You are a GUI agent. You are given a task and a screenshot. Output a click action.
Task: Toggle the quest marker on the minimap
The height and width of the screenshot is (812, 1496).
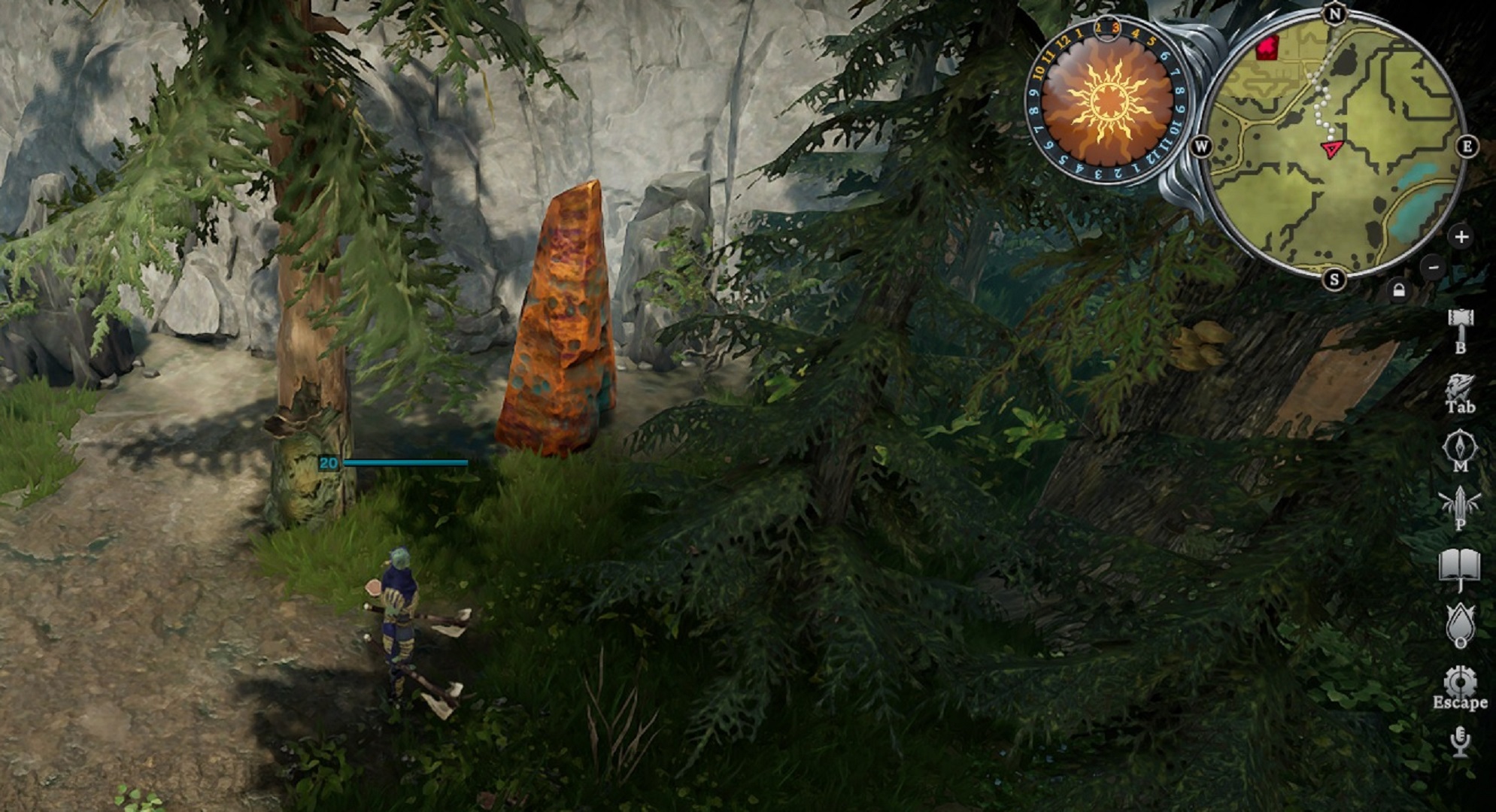[1267, 48]
